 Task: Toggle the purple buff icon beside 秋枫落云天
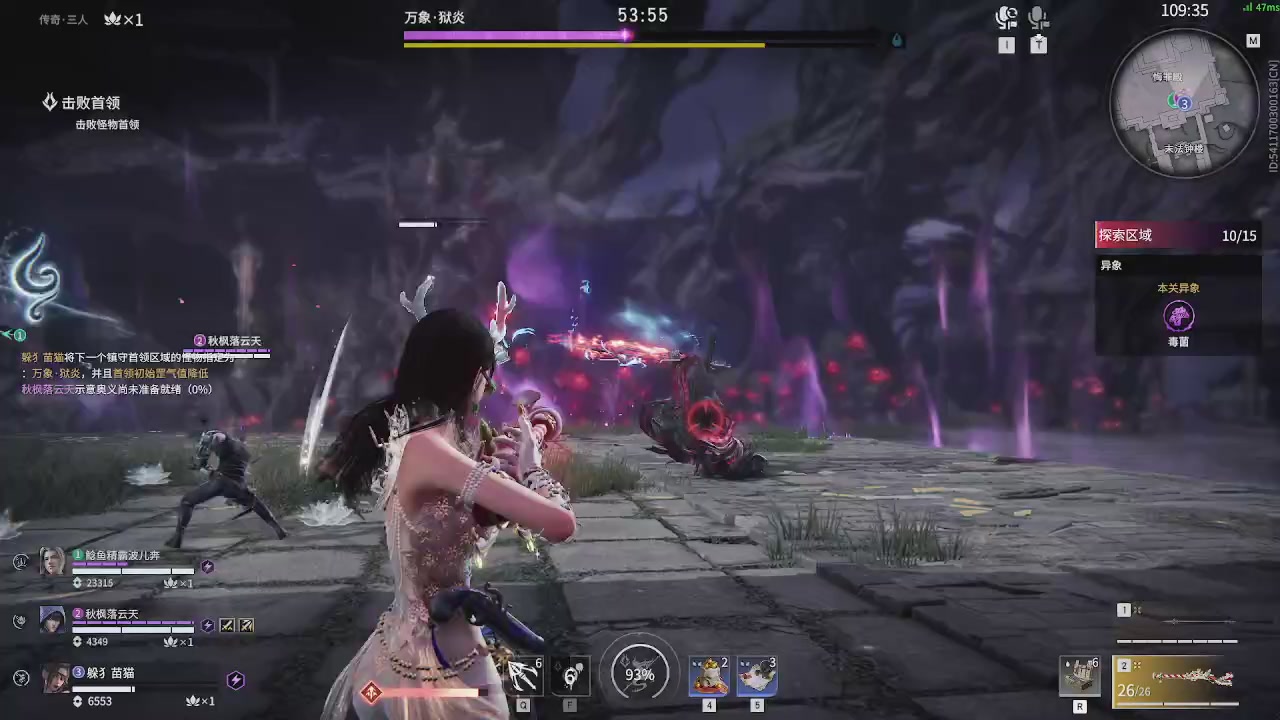[207, 625]
